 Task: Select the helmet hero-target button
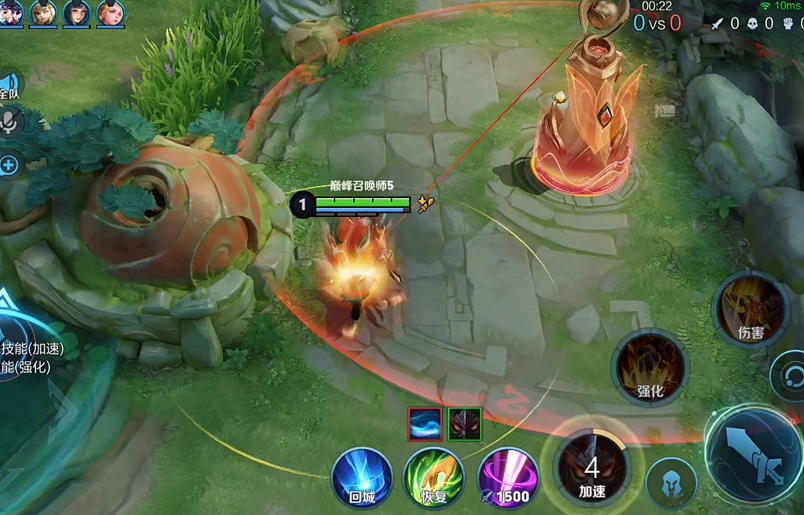click(x=670, y=482)
